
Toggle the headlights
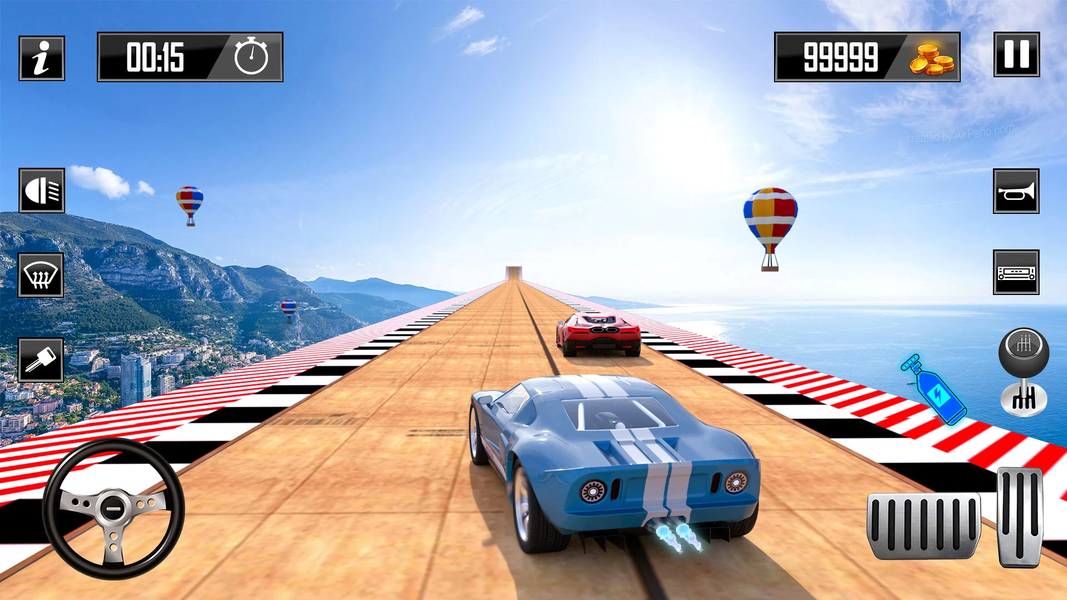(x=41, y=190)
